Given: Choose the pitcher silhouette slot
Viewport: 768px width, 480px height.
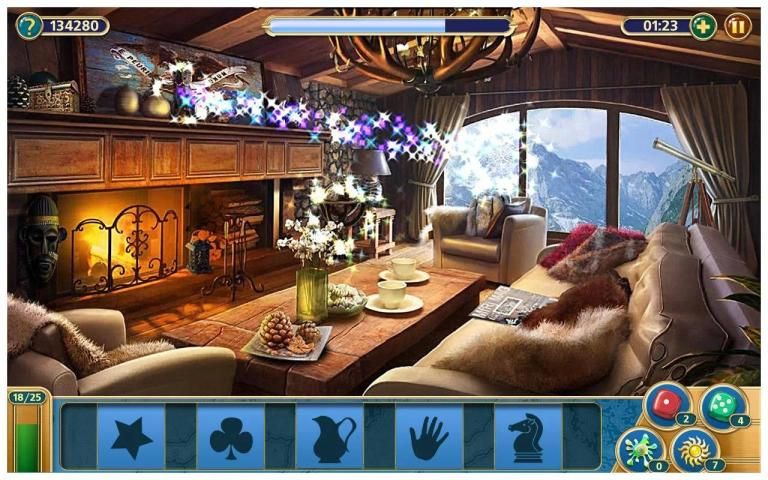Looking at the screenshot, I should pyautogui.click(x=331, y=437).
